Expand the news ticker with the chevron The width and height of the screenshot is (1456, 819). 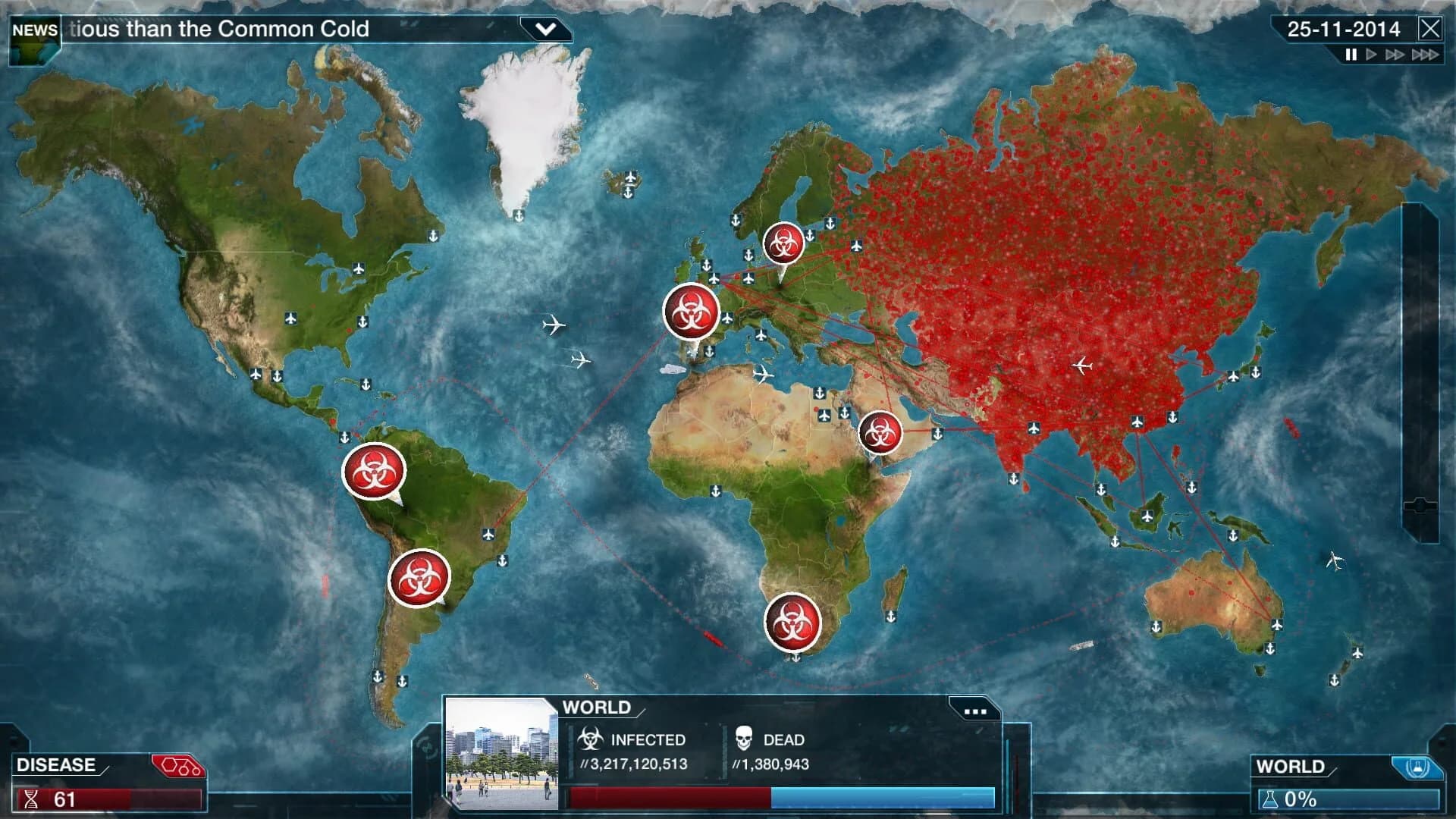pos(545,30)
